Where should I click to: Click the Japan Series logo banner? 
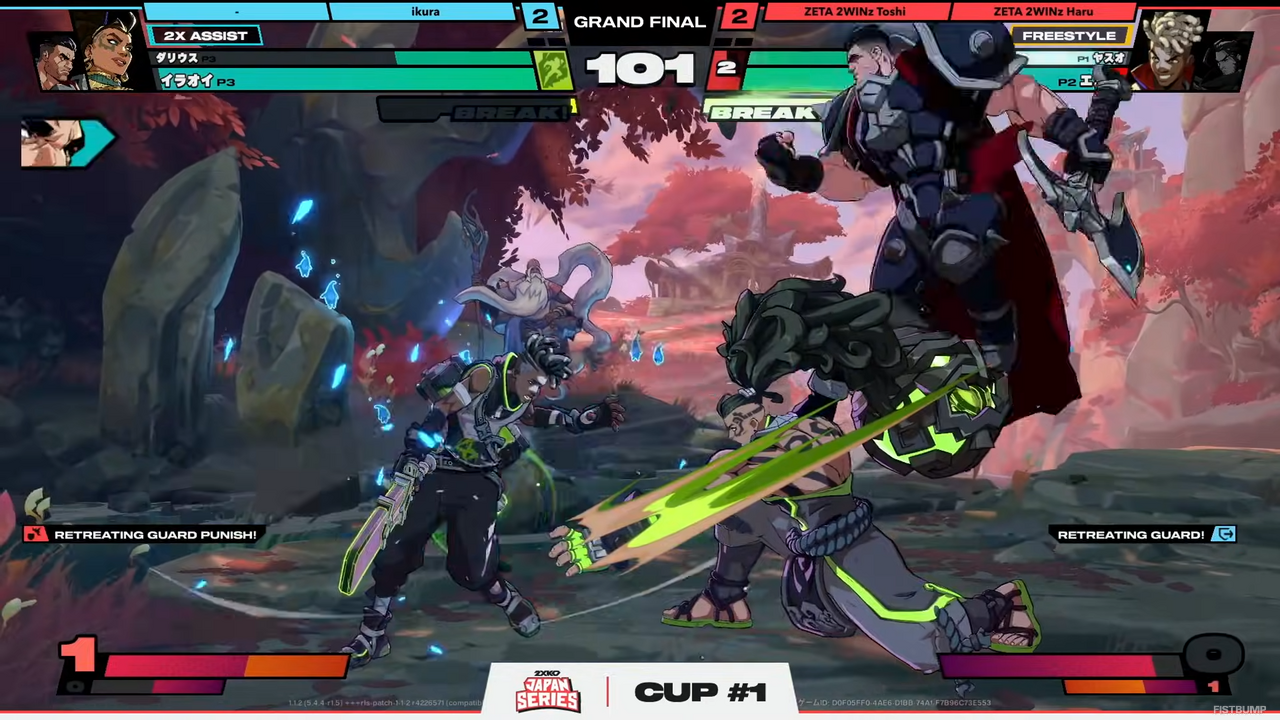[x=547, y=691]
